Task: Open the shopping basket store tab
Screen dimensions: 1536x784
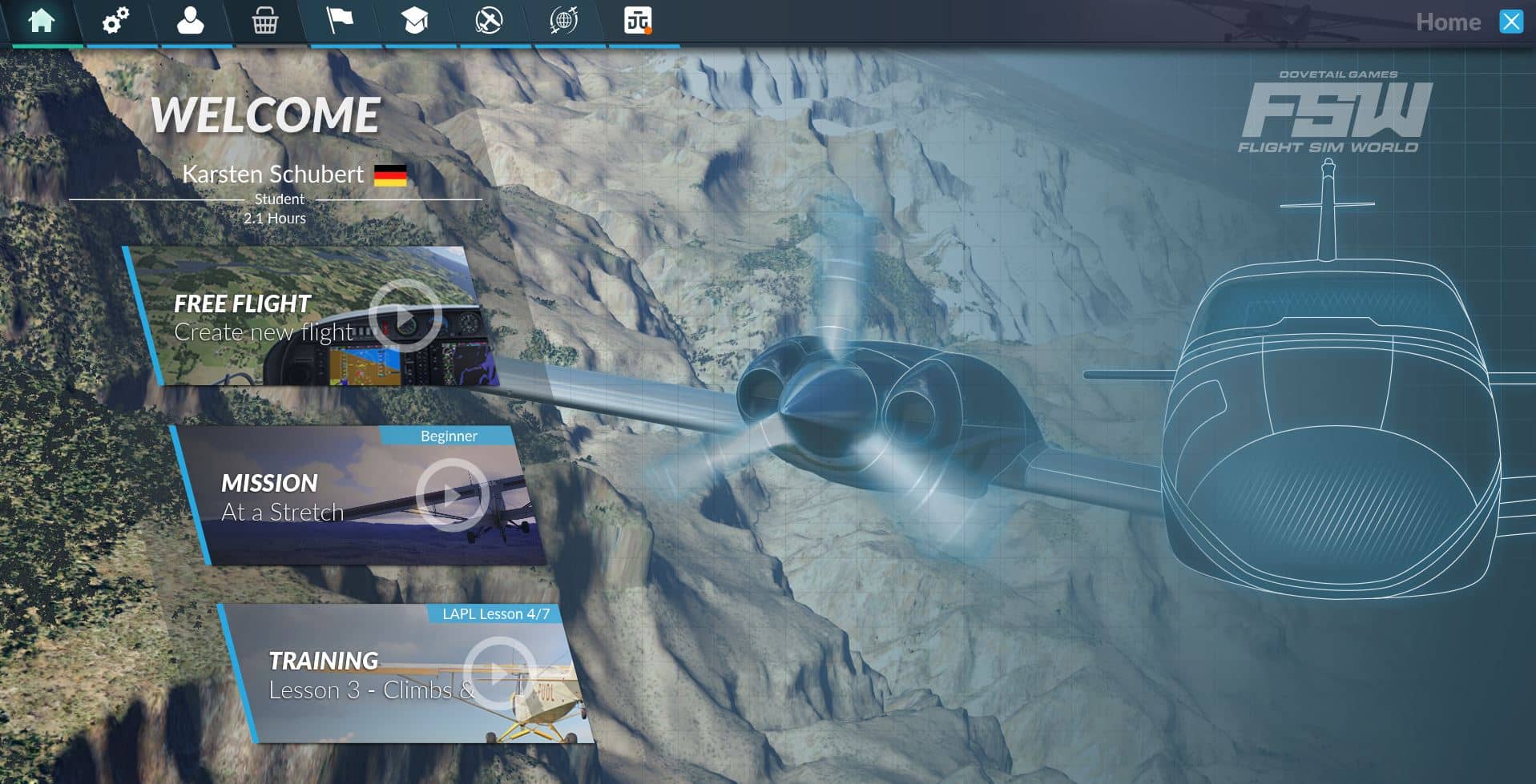Action: pyautogui.click(x=264, y=22)
